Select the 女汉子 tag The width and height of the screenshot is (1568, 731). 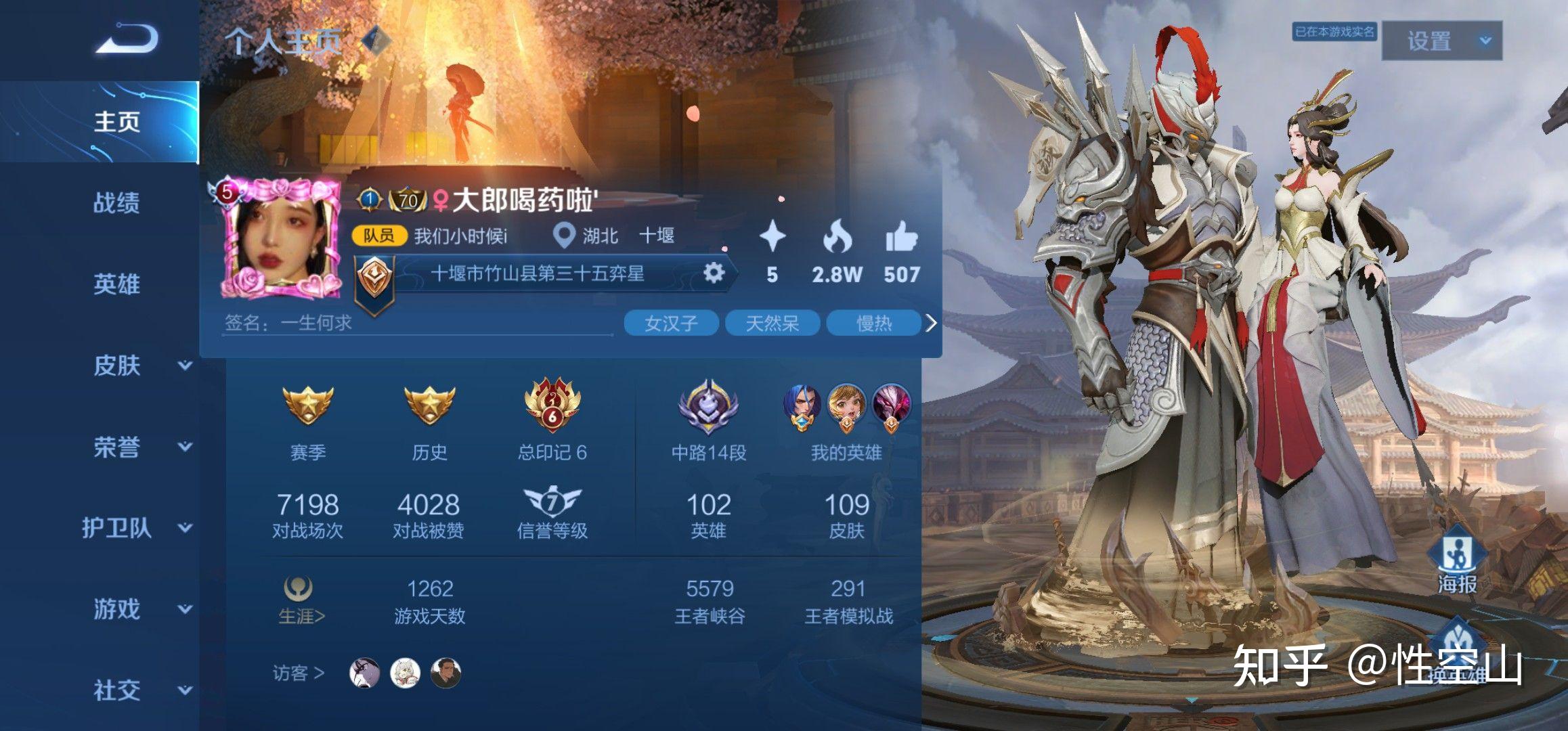[x=670, y=324]
